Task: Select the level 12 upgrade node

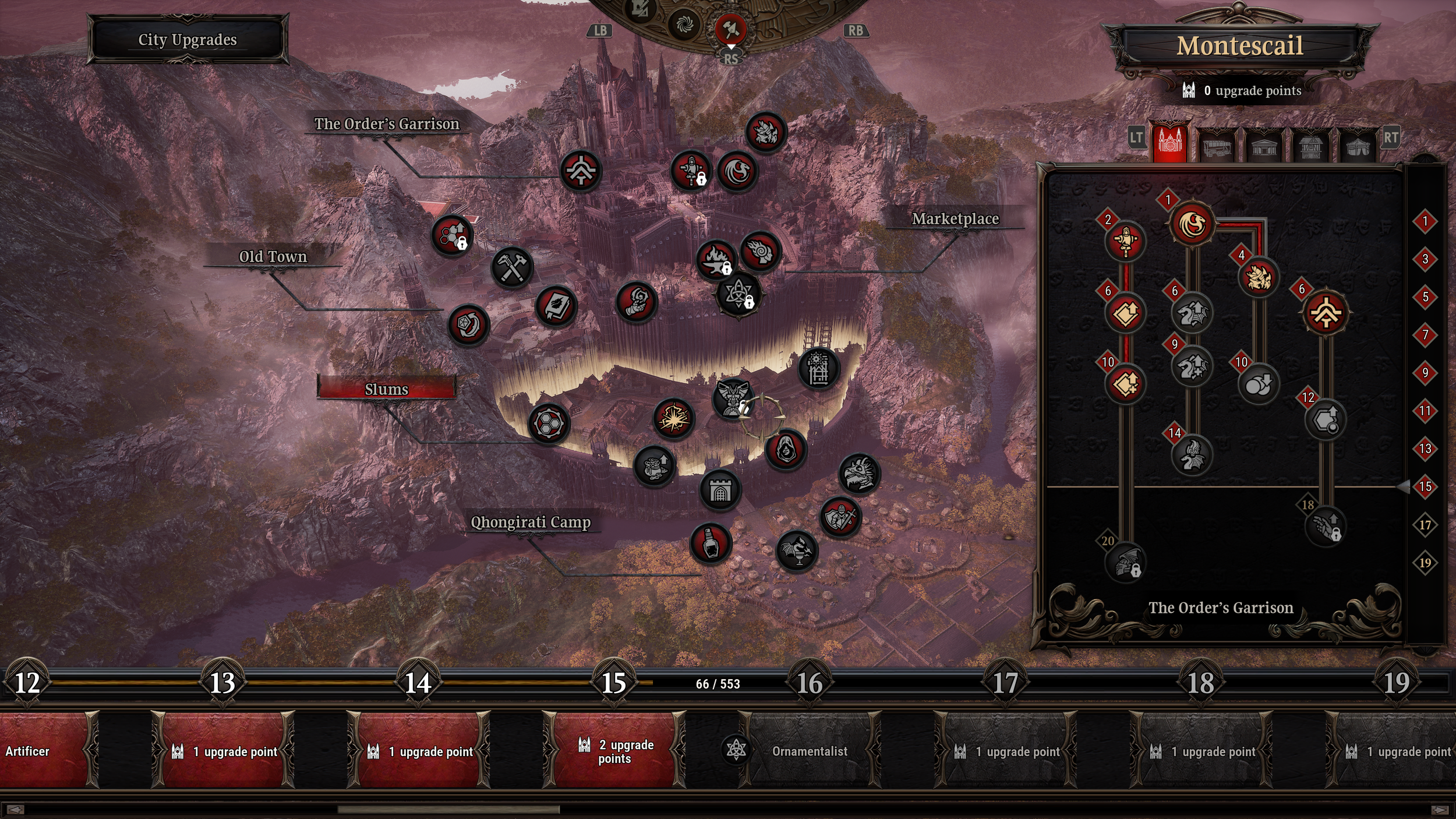Action: click(1325, 419)
